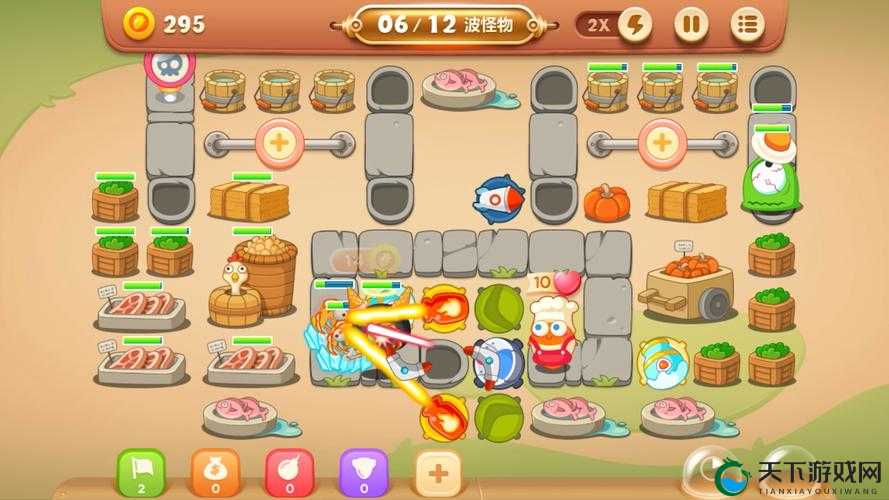Open the list menu button
This screenshot has width=889, height=500.
pos(746,24)
